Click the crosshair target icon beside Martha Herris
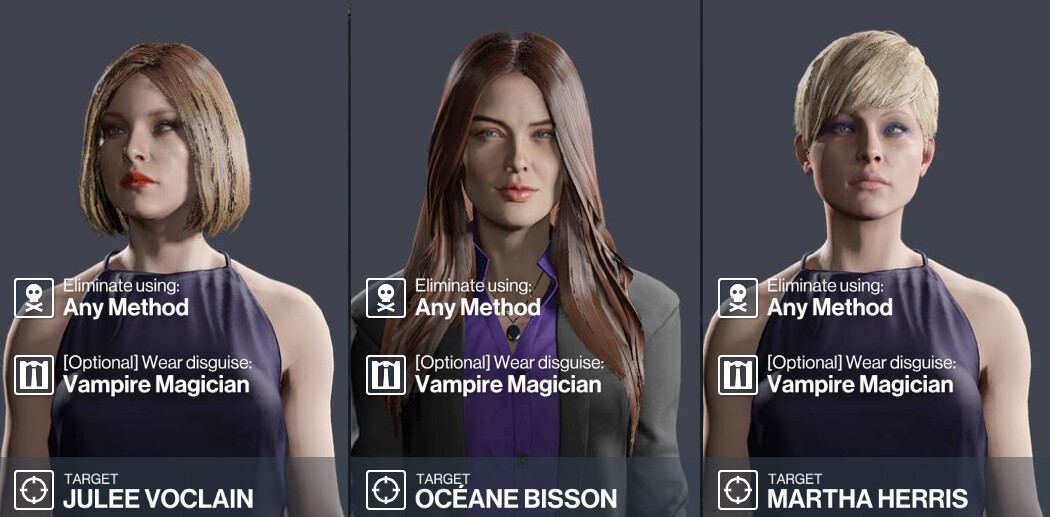The image size is (1050, 517). (x=737, y=490)
